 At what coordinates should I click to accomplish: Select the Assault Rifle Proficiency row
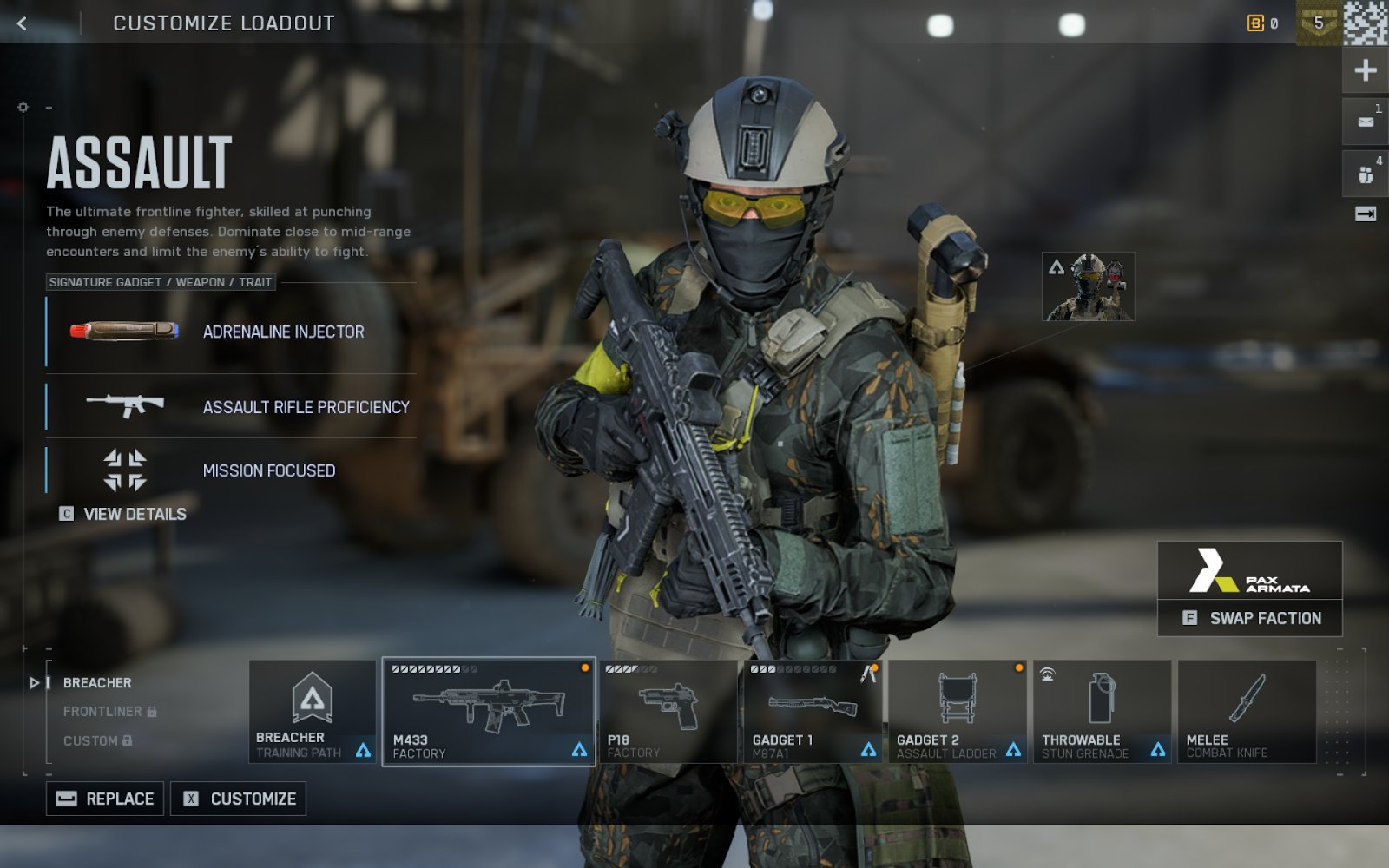(x=231, y=406)
